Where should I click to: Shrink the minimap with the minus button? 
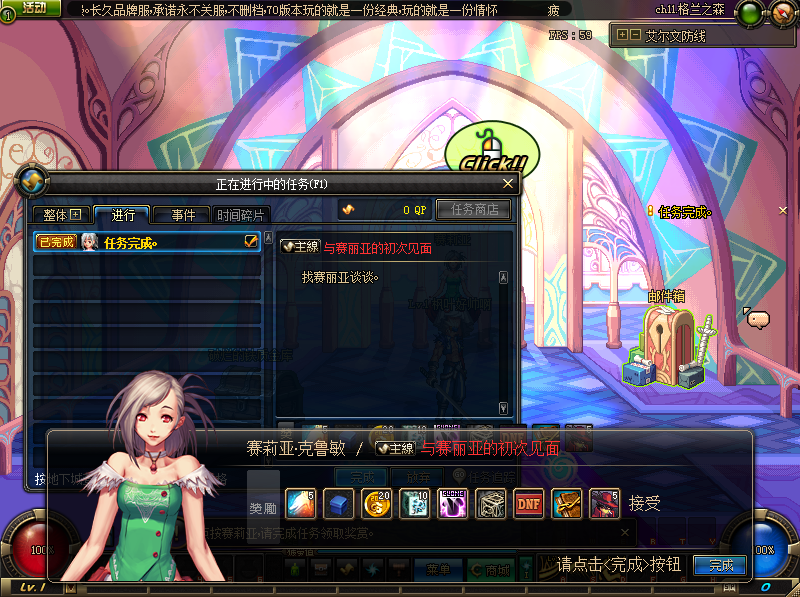(x=634, y=34)
